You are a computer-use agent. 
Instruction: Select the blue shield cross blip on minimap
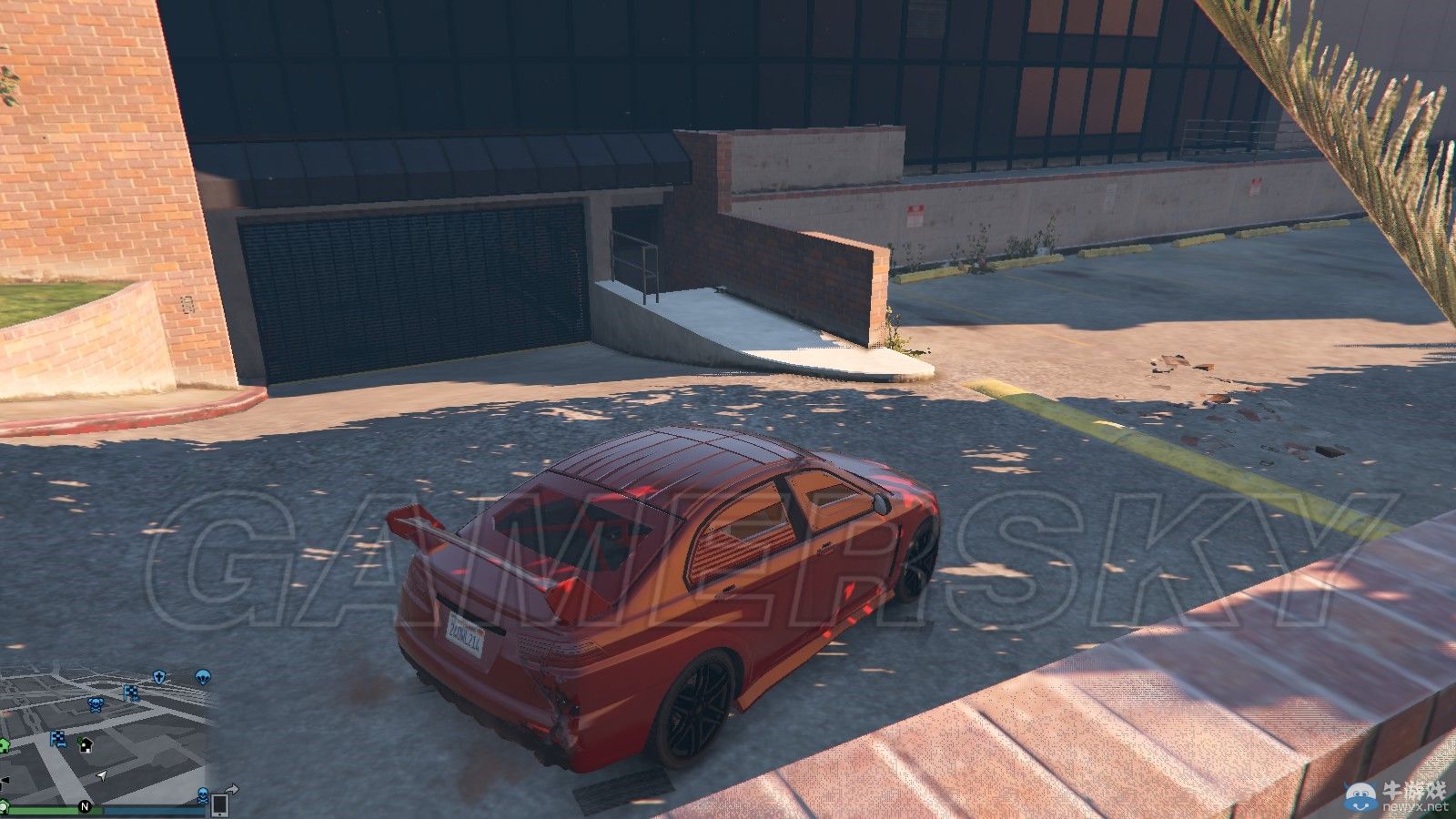pos(159,676)
